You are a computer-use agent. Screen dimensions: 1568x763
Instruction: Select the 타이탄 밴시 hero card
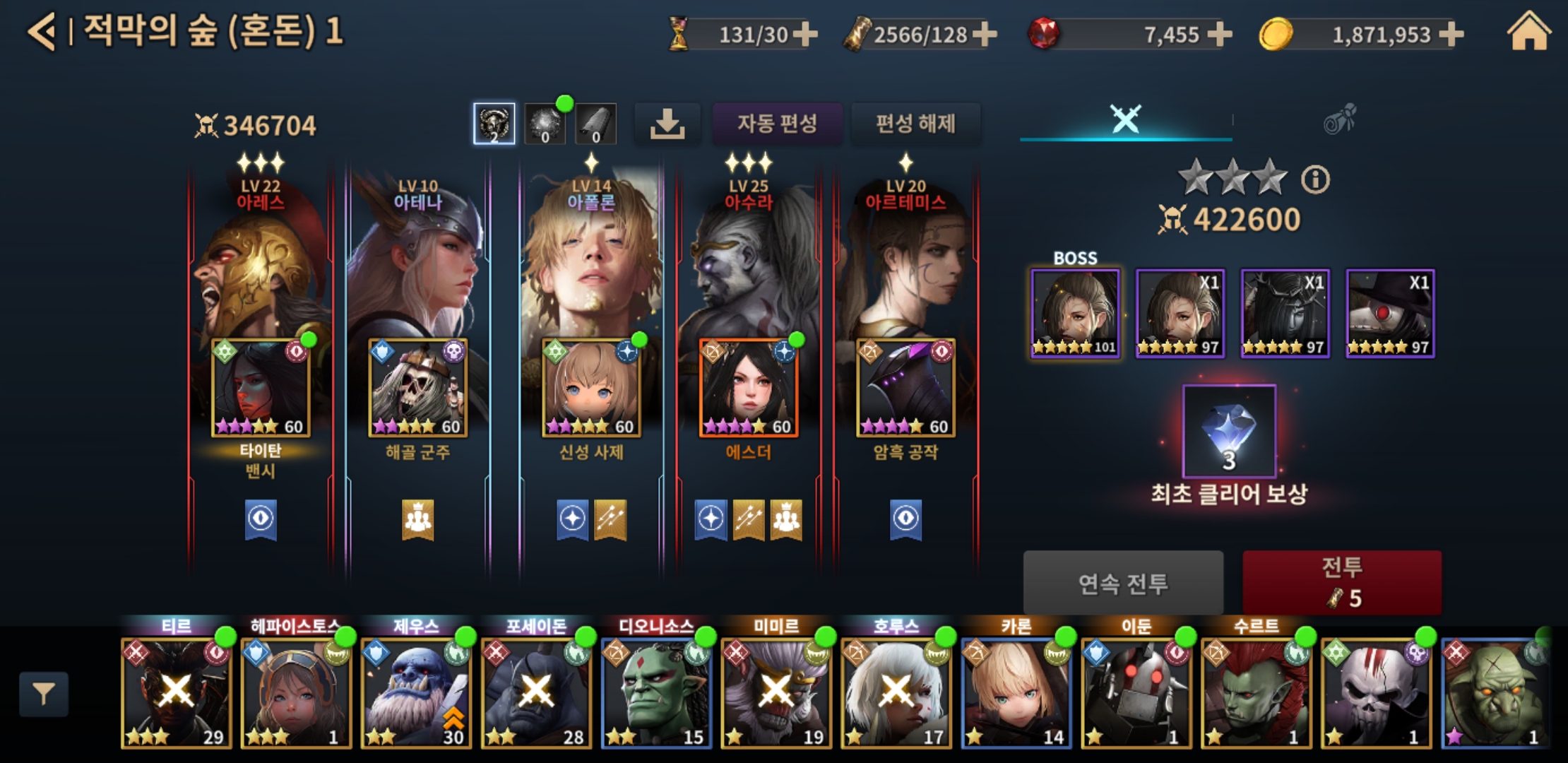click(x=261, y=387)
